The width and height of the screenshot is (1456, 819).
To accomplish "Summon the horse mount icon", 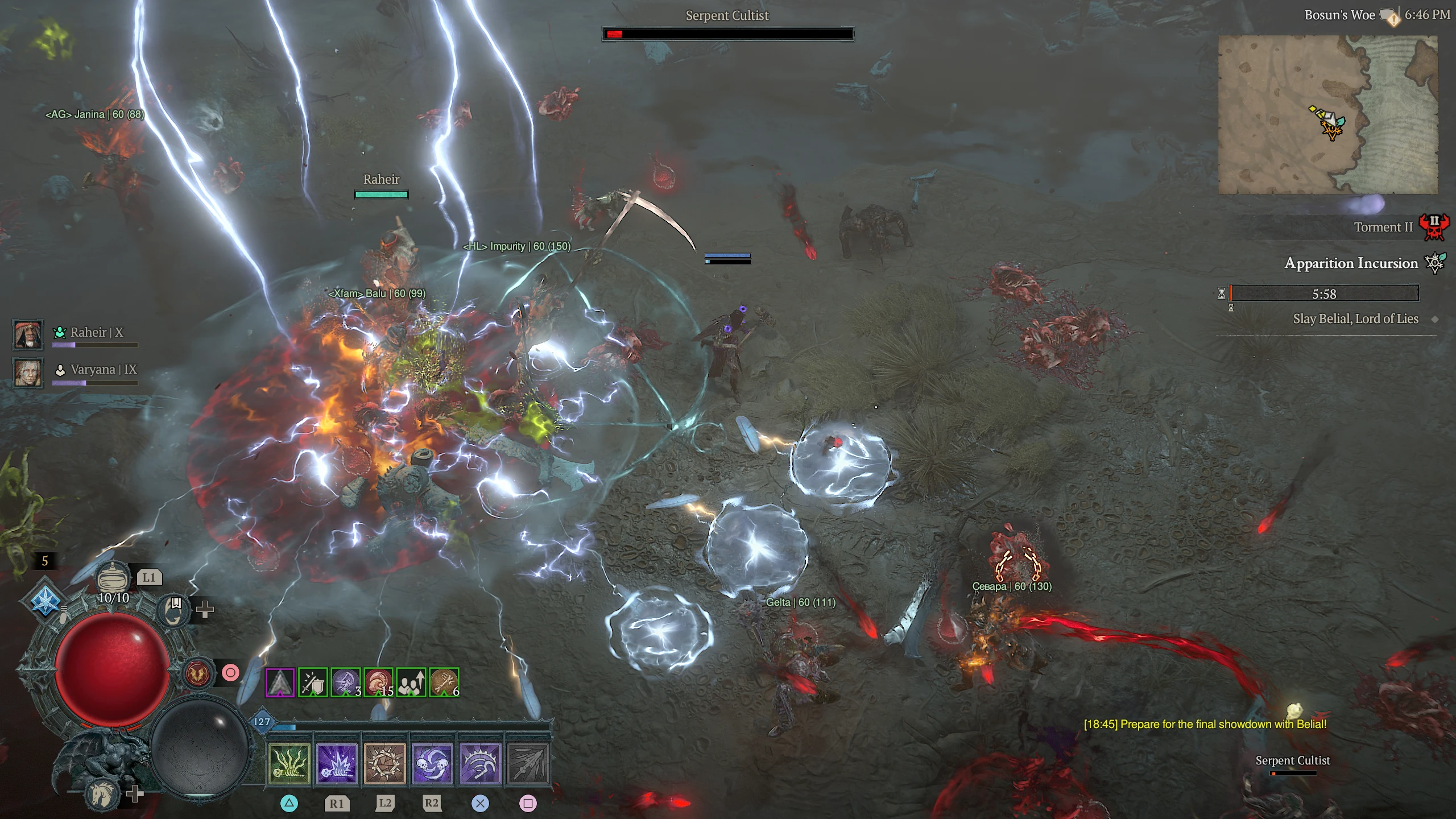I will pos(104,794).
